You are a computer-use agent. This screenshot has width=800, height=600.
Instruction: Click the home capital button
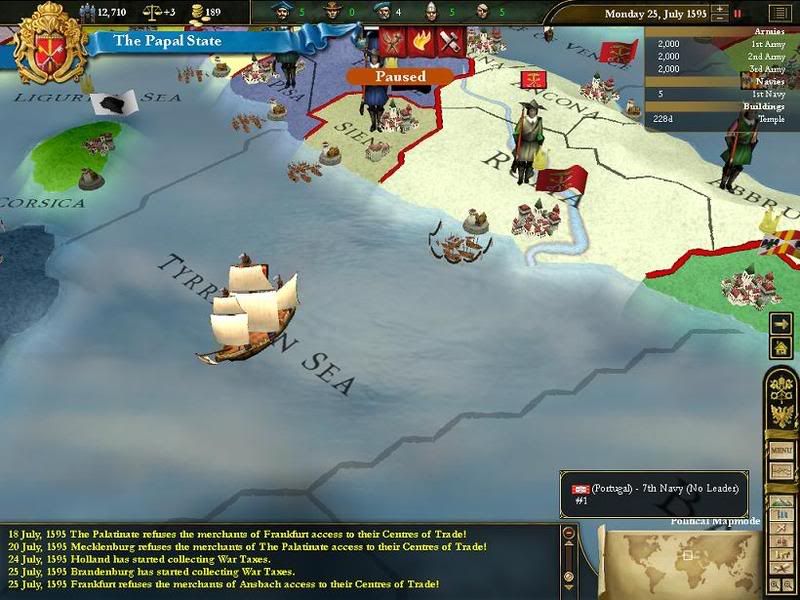coord(781,347)
